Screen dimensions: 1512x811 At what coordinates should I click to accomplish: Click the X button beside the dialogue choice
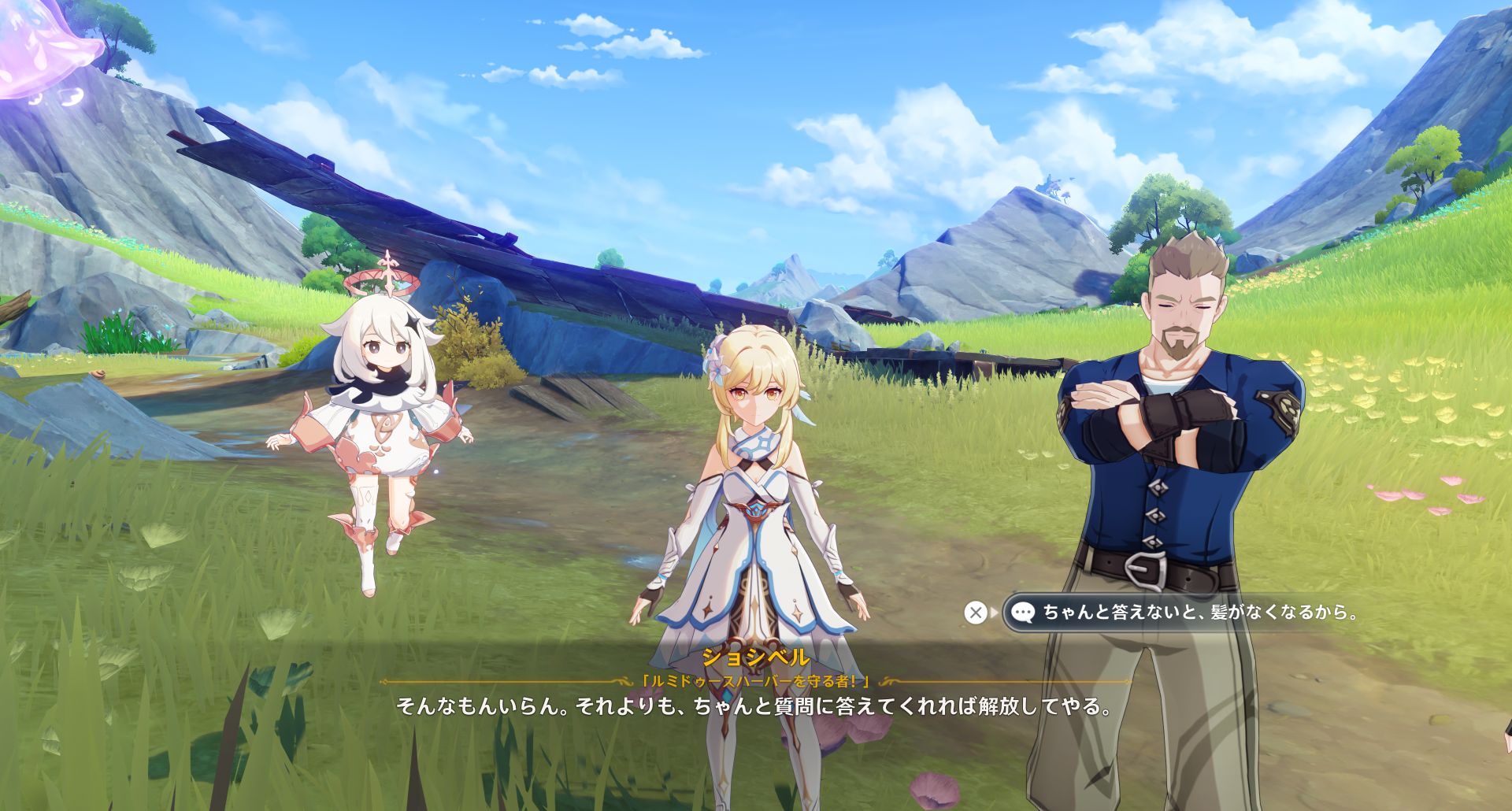coord(976,612)
